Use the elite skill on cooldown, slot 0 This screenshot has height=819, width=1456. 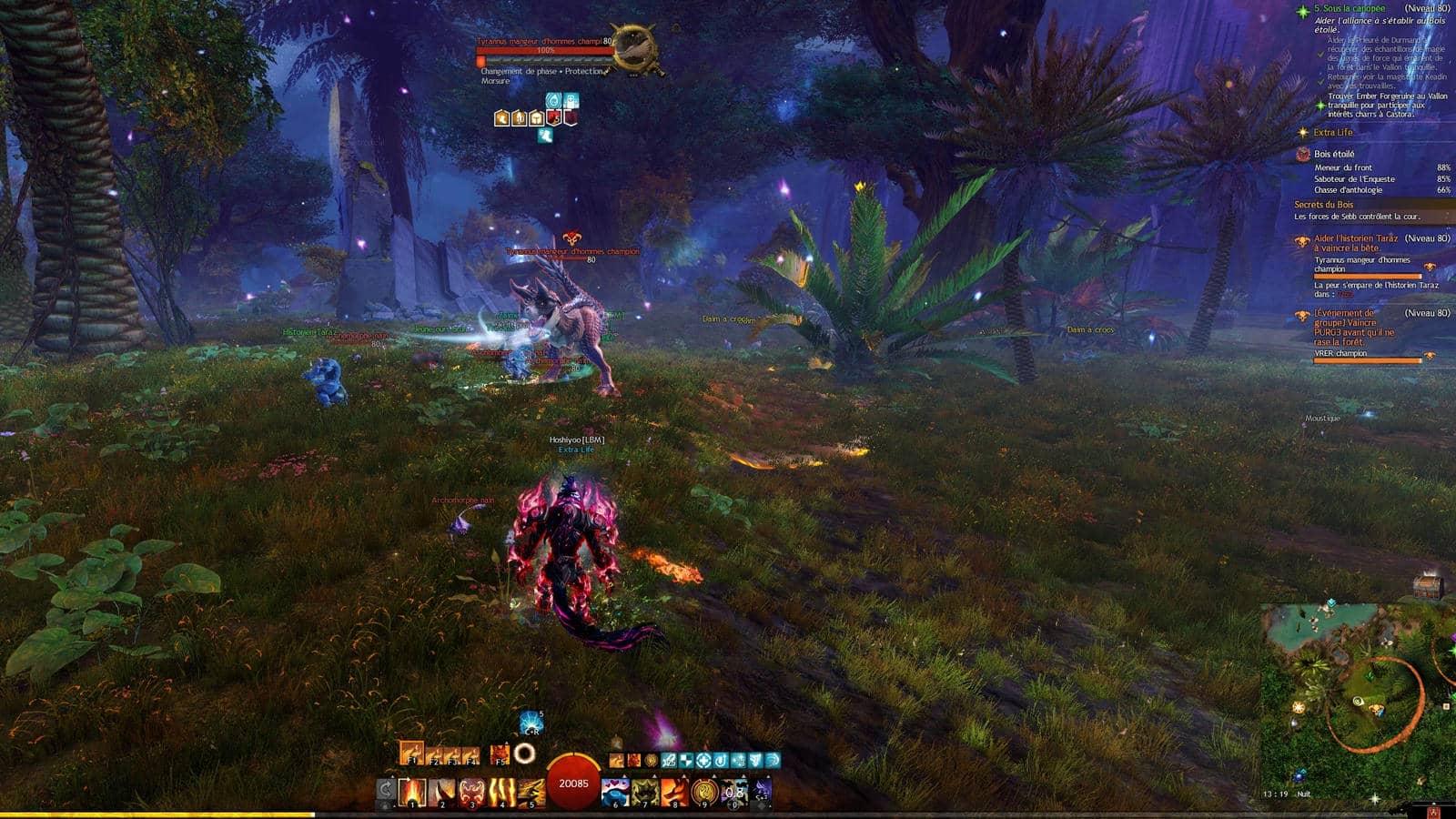point(733,791)
